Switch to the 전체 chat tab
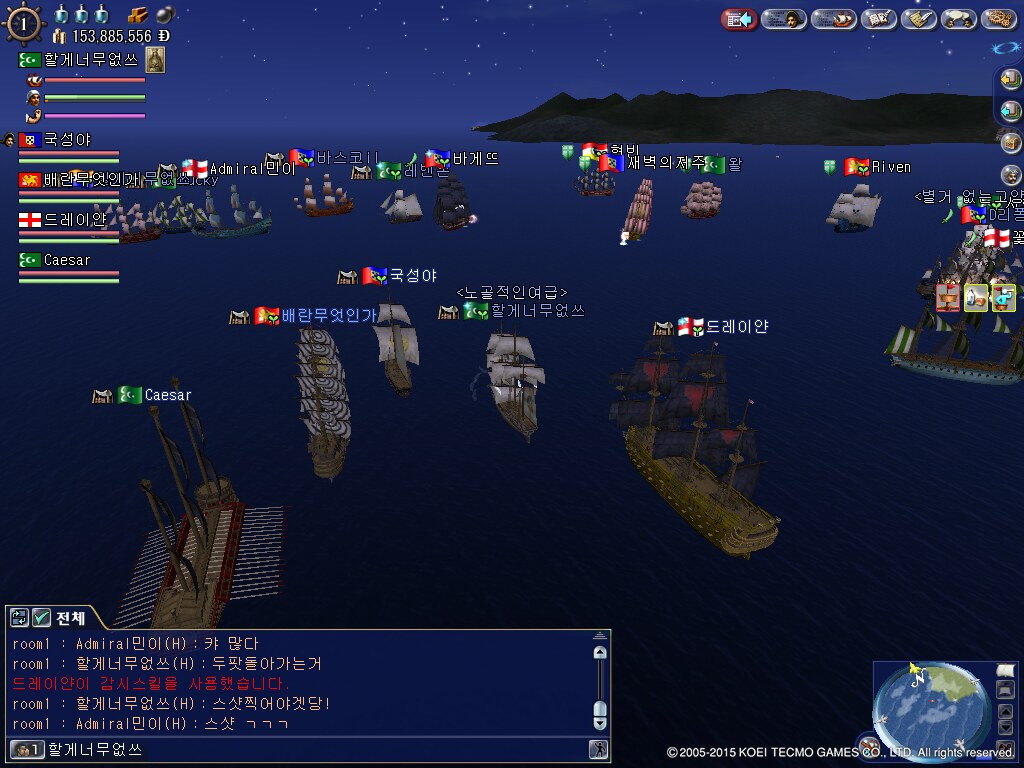Image resolution: width=1024 pixels, height=768 pixels. tap(71, 618)
